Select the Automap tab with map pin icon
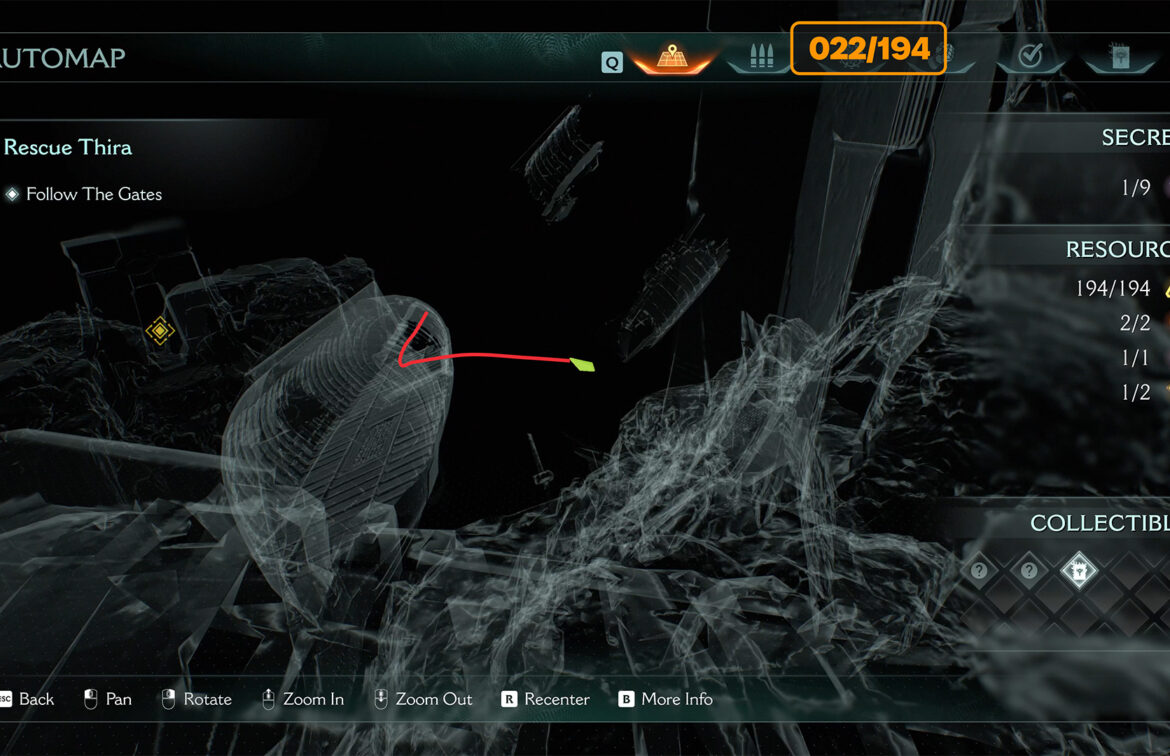This screenshot has height=756, width=1170. (x=670, y=58)
